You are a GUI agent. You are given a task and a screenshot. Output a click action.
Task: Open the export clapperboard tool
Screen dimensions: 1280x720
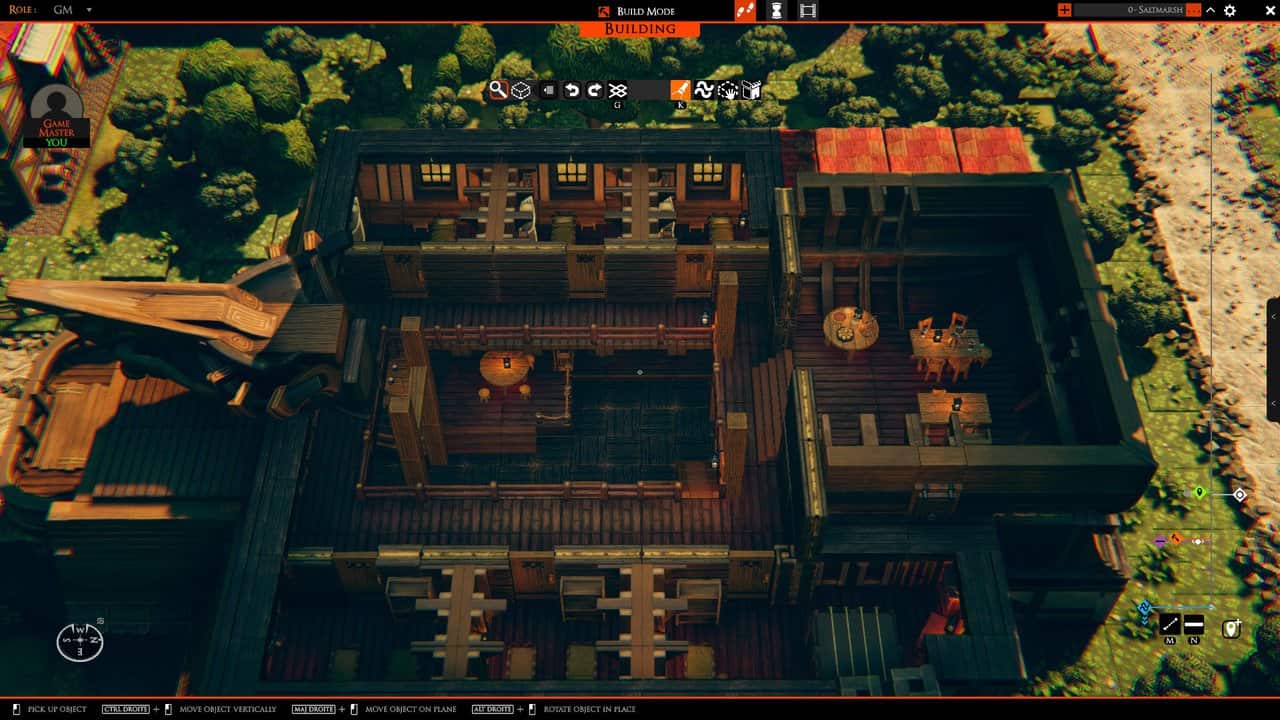point(750,89)
